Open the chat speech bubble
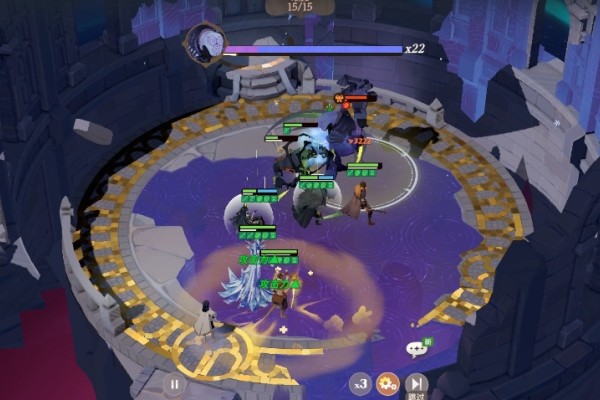The height and width of the screenshot is (400, 600). point(416,349)
